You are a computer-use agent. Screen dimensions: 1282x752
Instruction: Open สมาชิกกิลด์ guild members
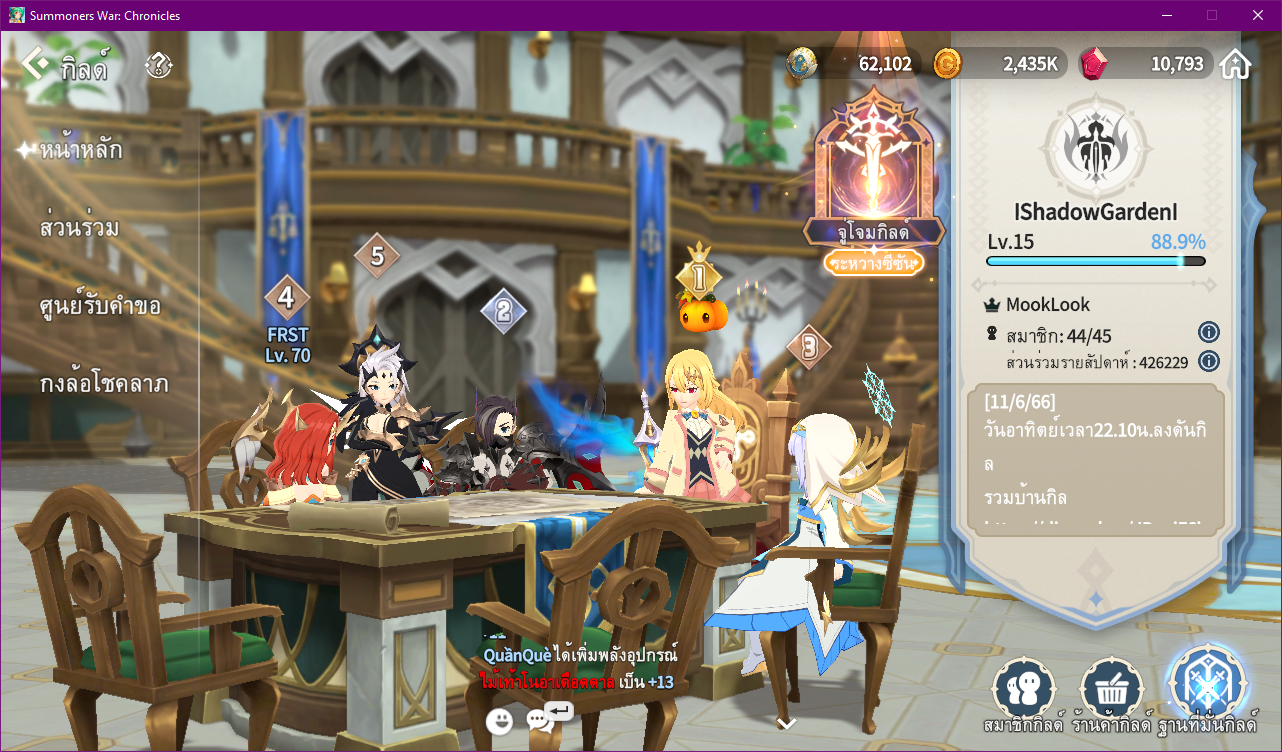click(1025, 690)
